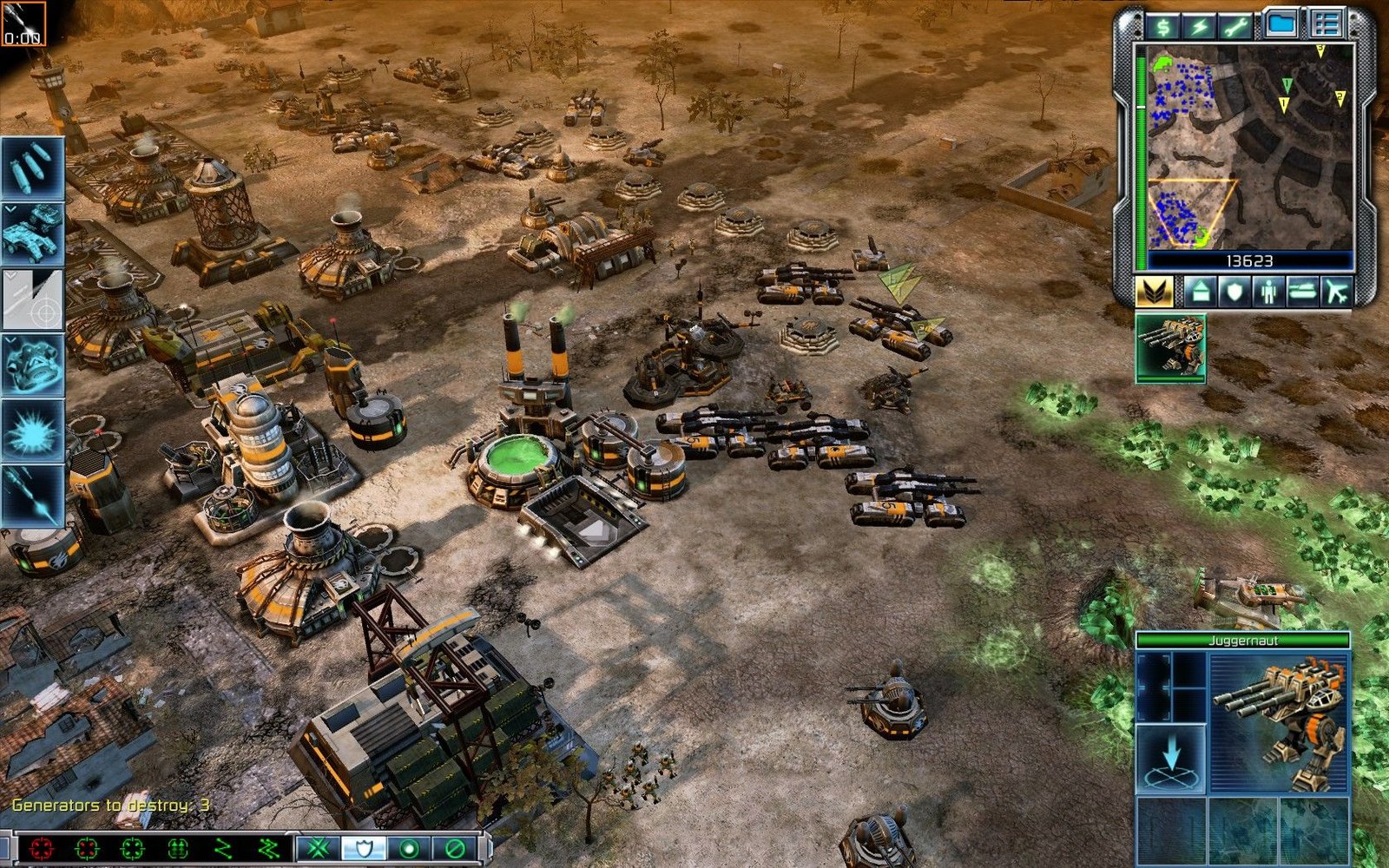Viewport: 1389px width, 868px height.
Task: Click the power lightning icon
Action: click(1199, 25)
